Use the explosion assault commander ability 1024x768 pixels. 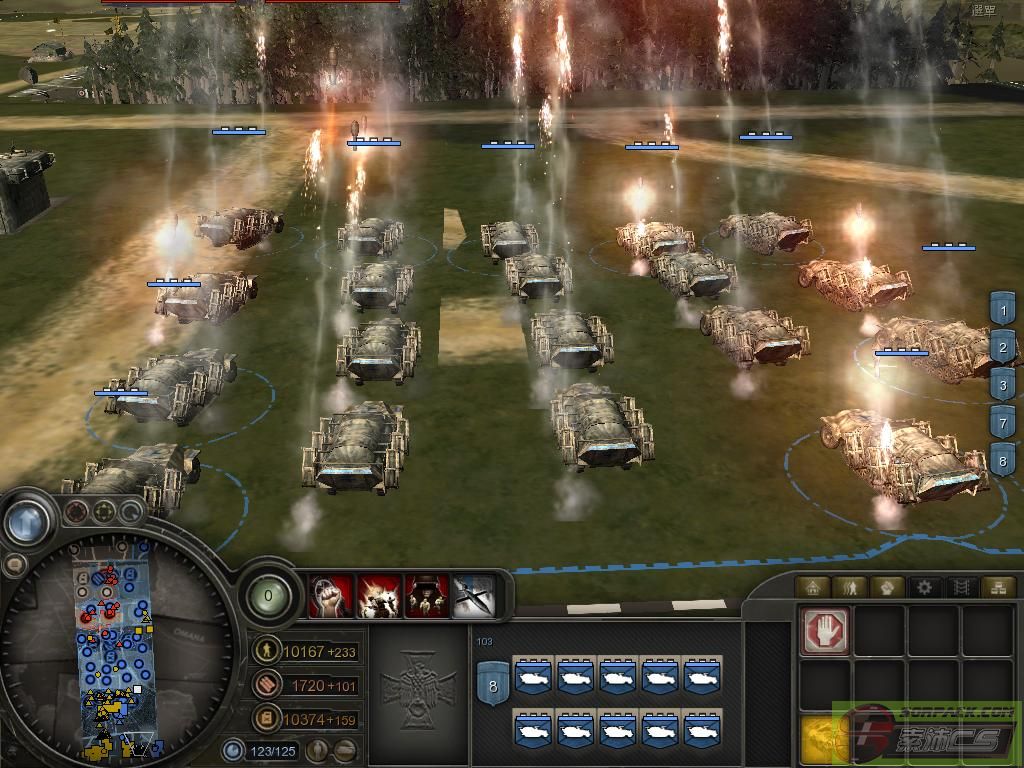(x=379, y=596)
